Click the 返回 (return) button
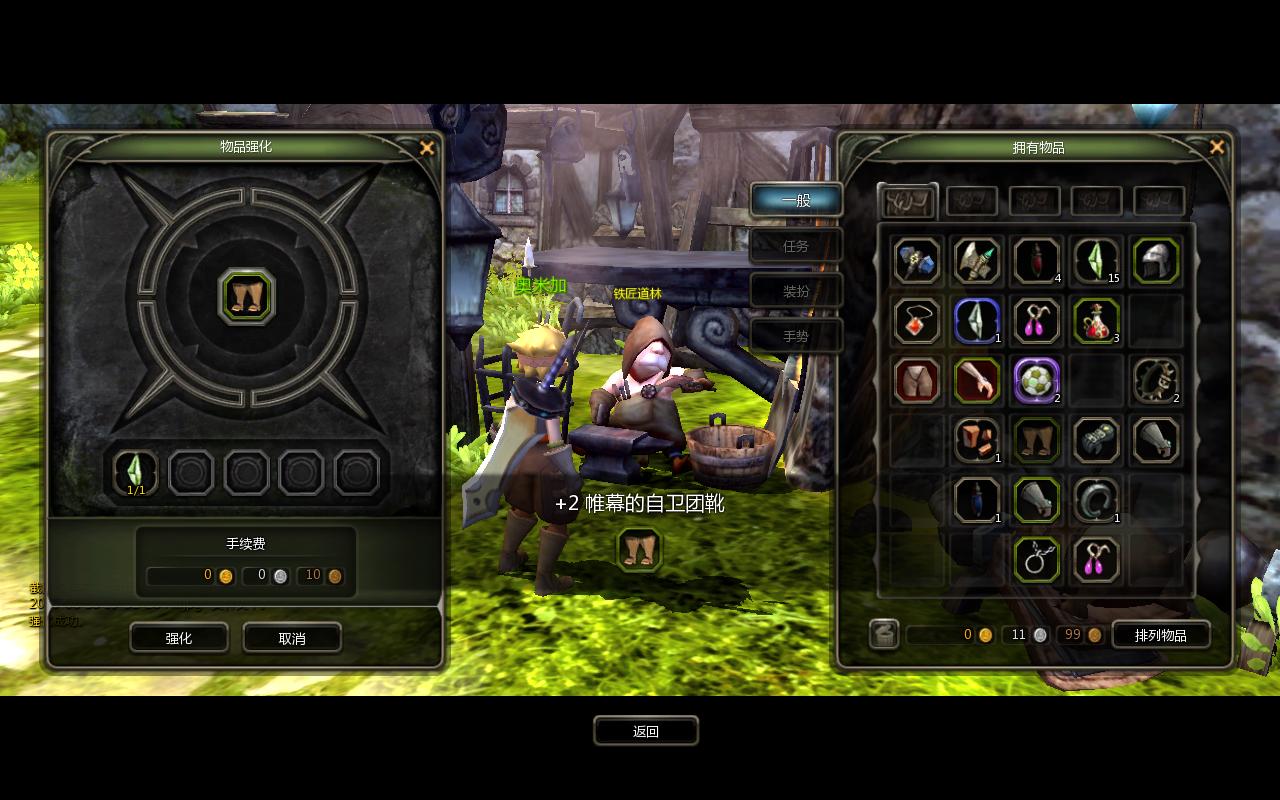This screenshot has height=800, width=1280. (646, 731)
